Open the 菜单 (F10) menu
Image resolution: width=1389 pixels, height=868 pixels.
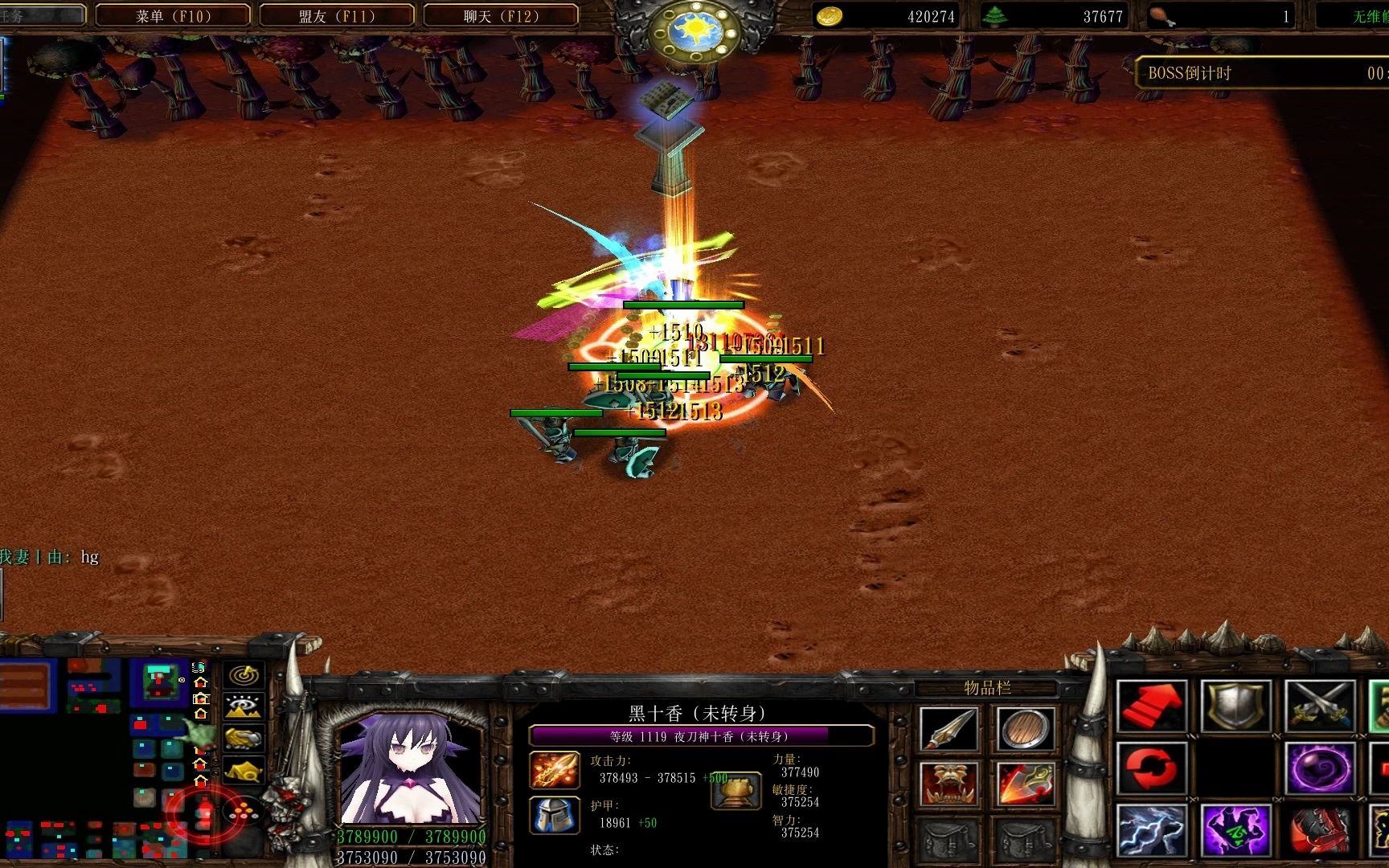(x=171, y=14)
